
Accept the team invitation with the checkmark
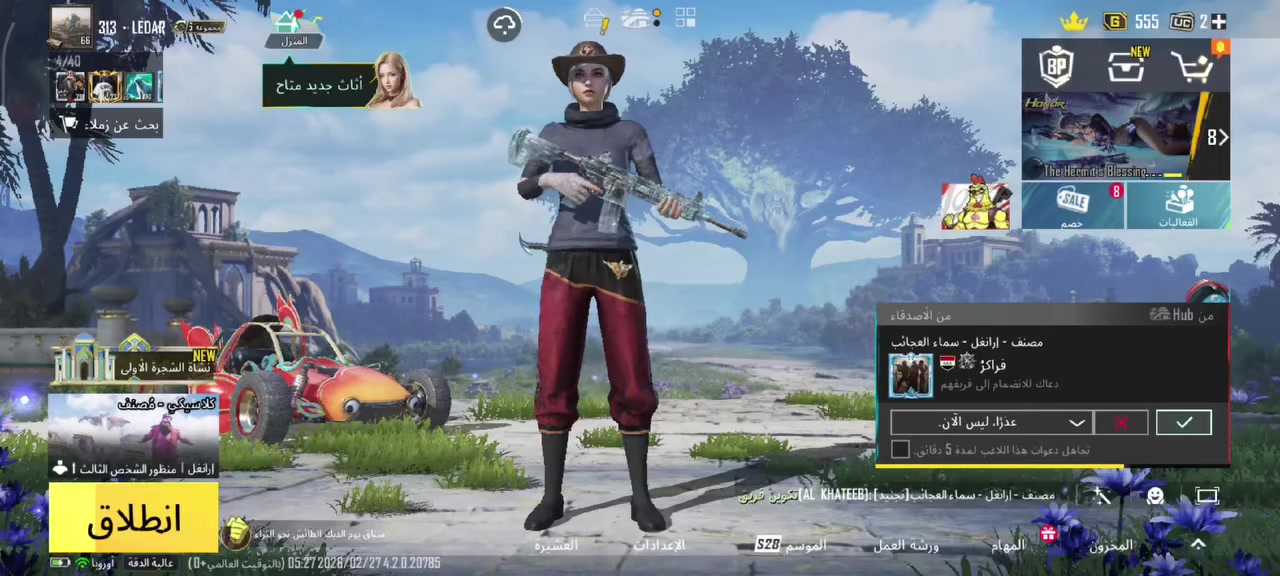coord(1183,423)
